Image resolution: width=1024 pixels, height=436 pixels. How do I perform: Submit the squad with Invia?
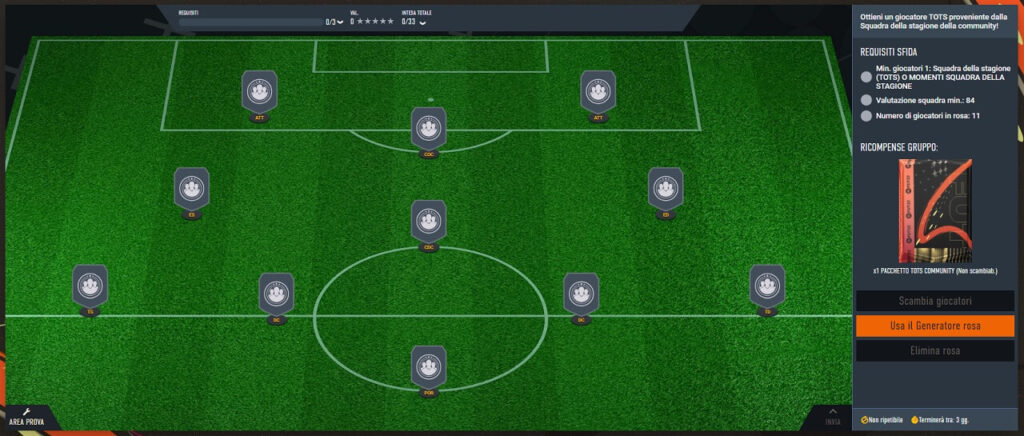[832, 417]
